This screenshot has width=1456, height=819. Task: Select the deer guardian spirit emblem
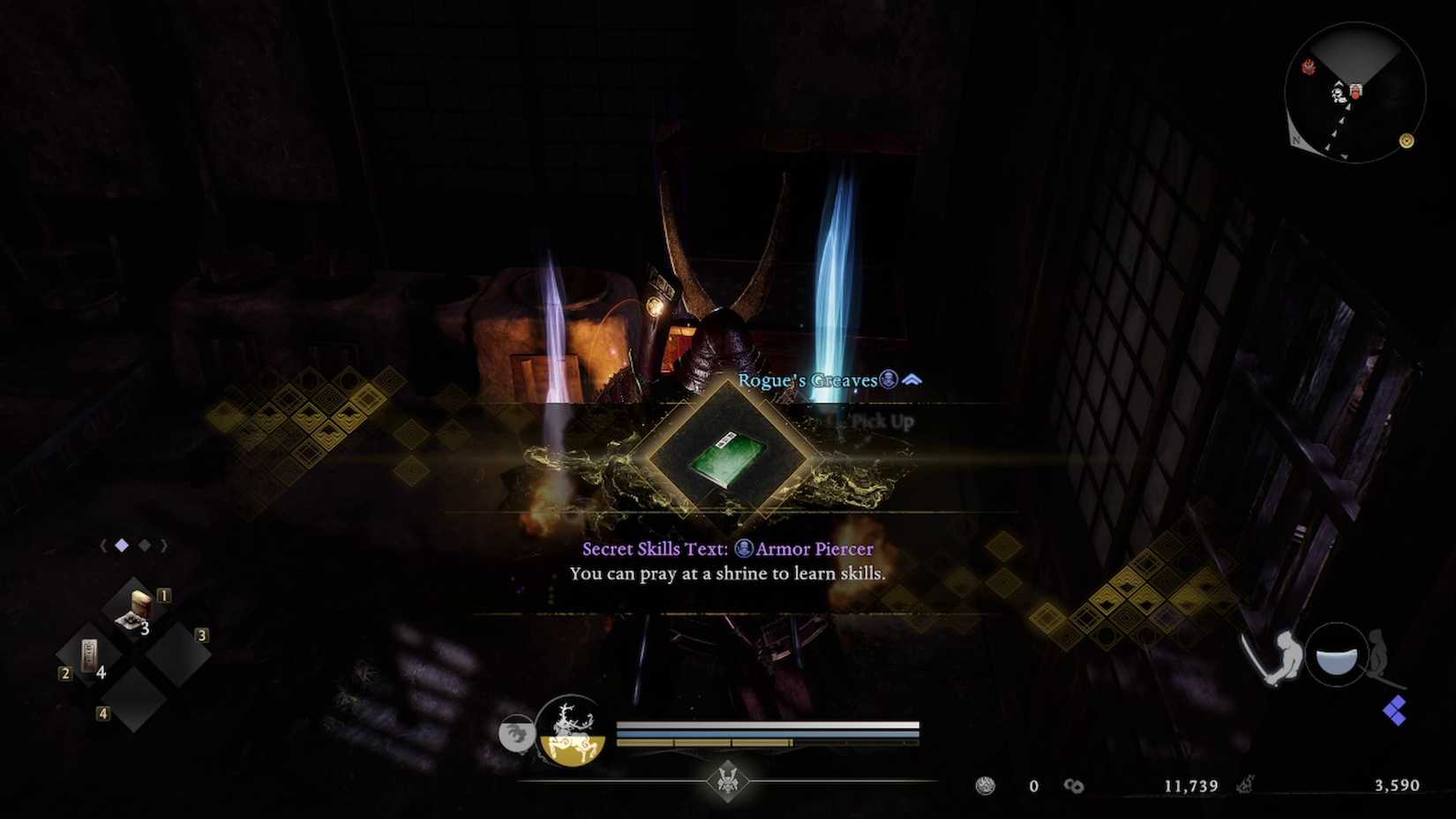tap(572, 734)
